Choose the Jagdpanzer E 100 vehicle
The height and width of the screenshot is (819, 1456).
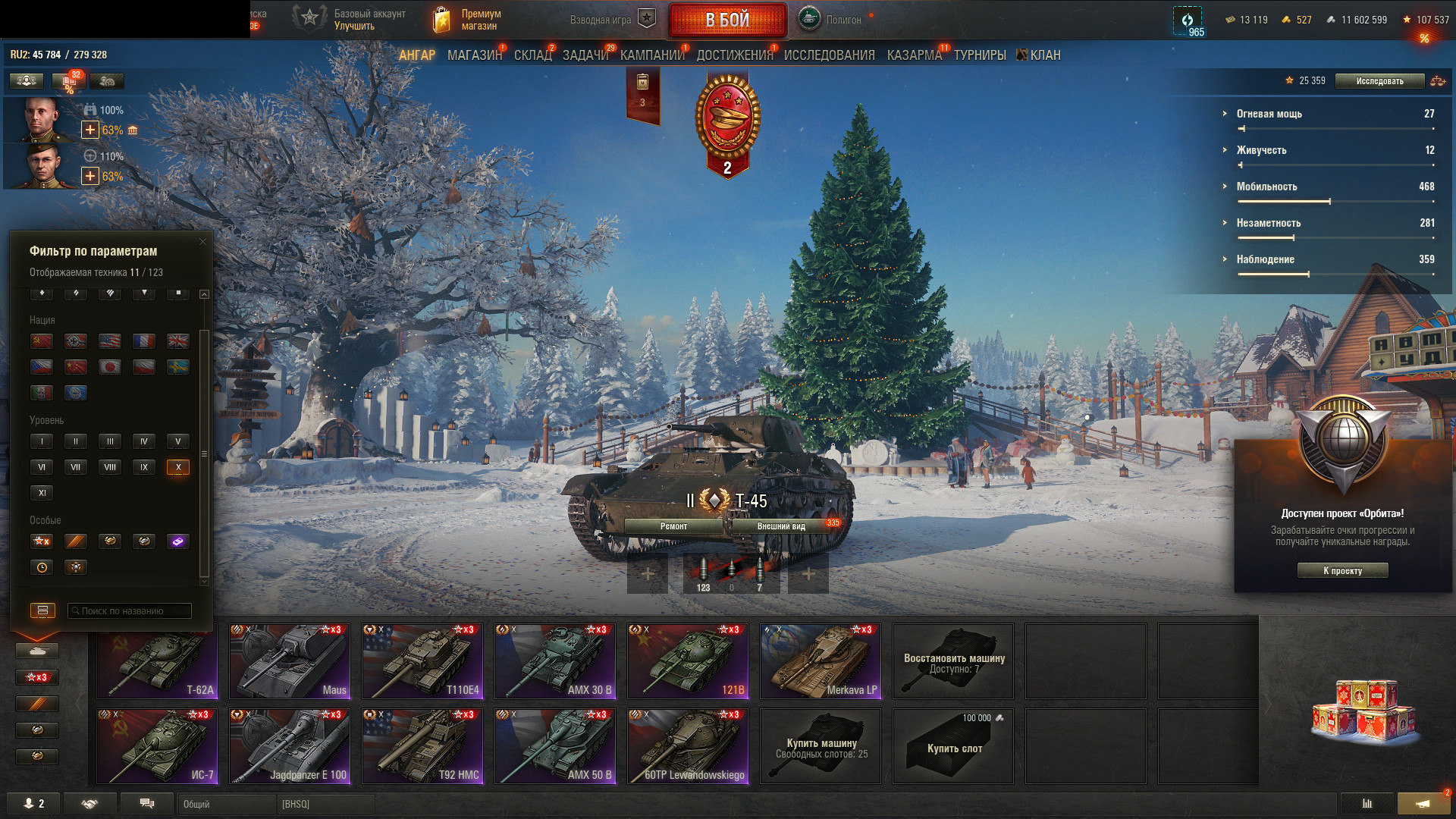[x=290, y=746]
